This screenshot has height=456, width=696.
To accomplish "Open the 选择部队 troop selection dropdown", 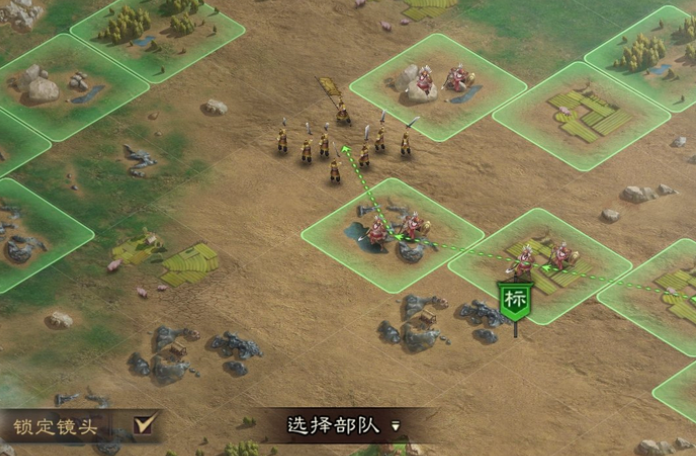I will (343, 425).
